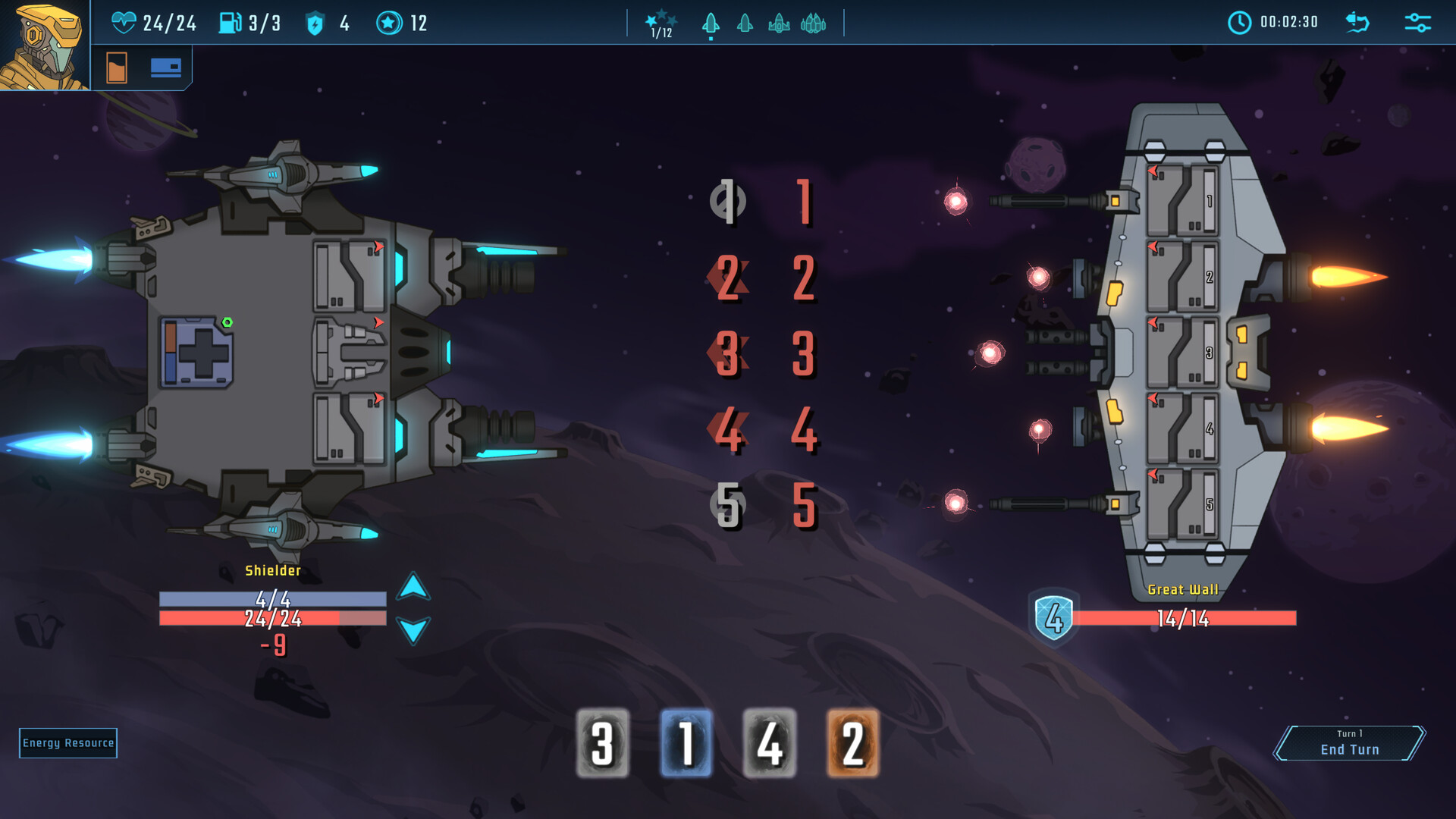Open the settings sliders icon
Image resolution: width=1456 pixels, height=819 pixels.
click(1417, 23)
